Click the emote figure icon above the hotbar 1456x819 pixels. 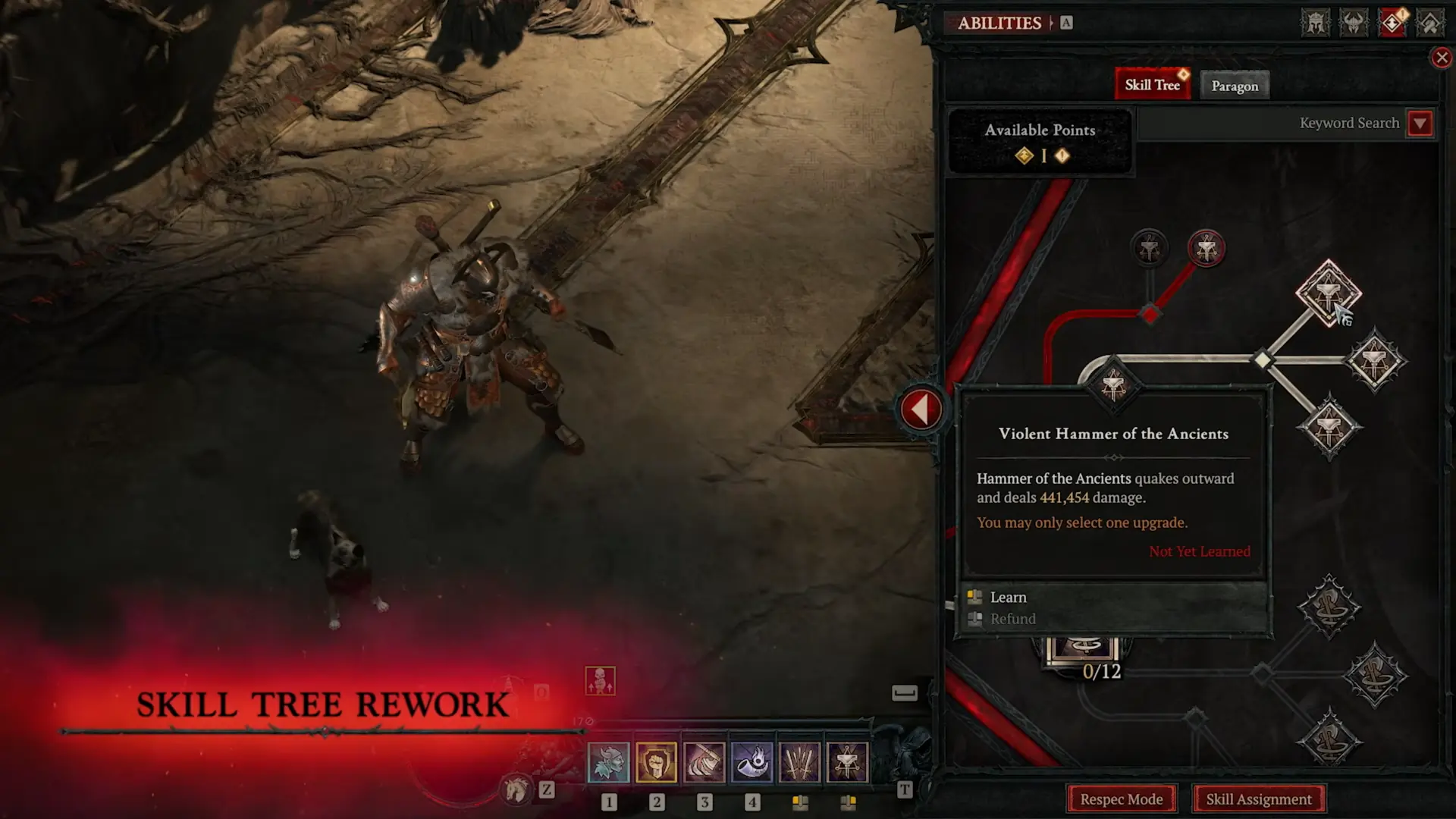pyautogui.click(x=601, y=681)
